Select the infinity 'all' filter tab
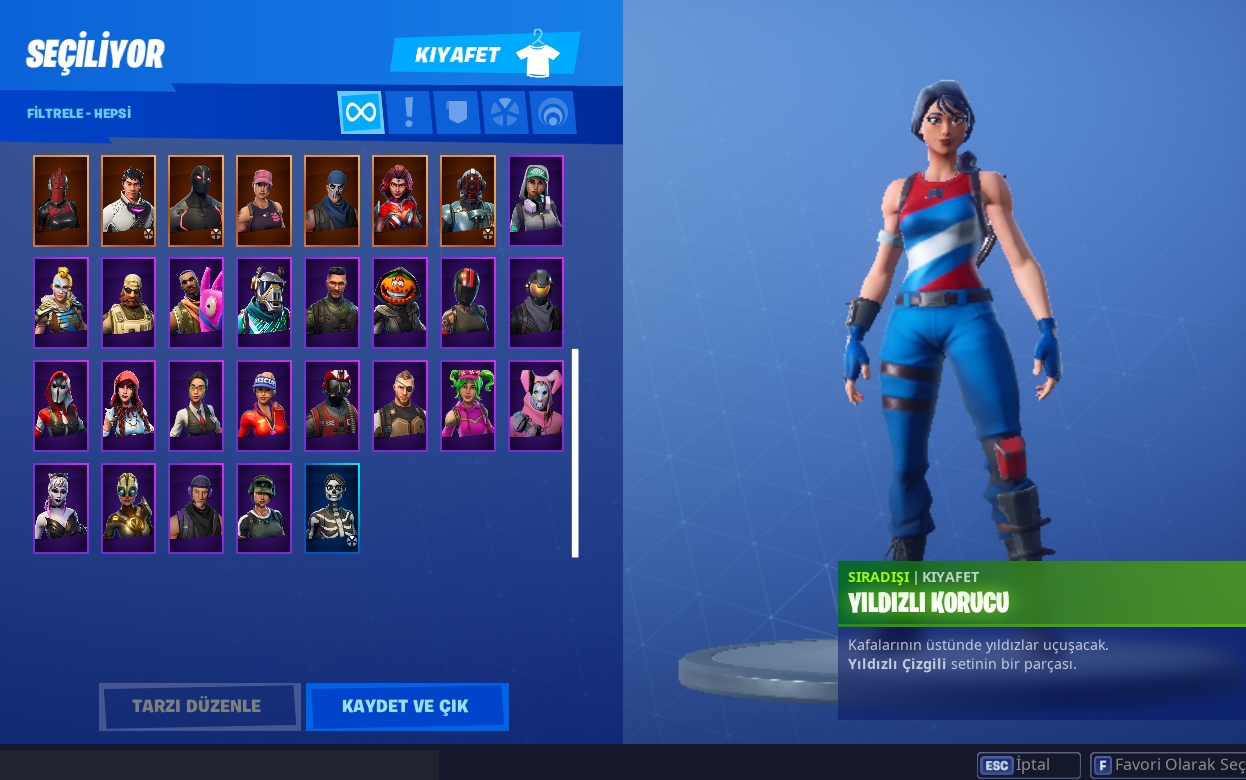This screenshot has height=780, width=1246. click(360, 112)
